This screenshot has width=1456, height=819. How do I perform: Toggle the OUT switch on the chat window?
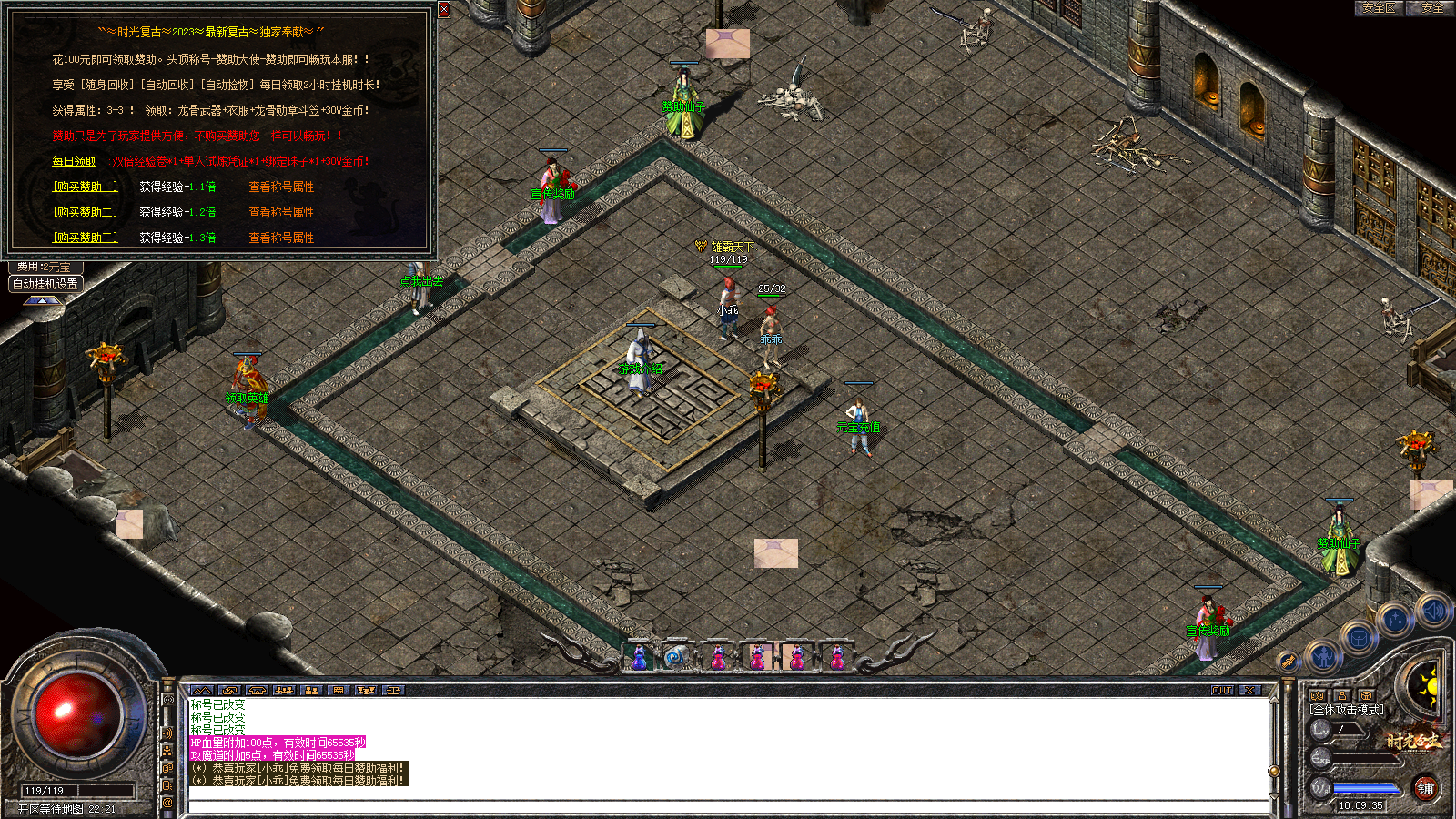pos(1222,689)
